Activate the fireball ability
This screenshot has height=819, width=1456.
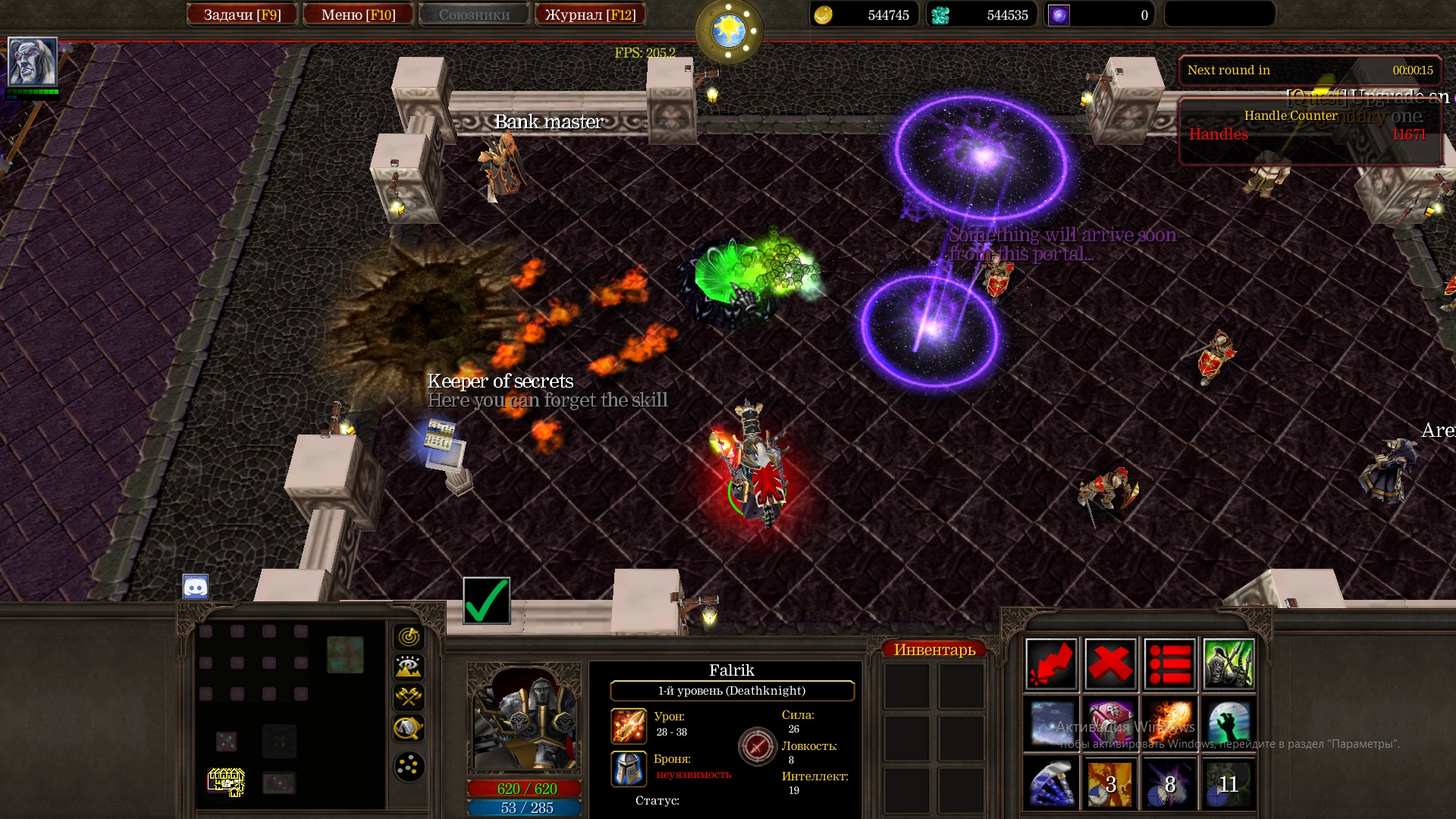click(x=1169, y=723)
